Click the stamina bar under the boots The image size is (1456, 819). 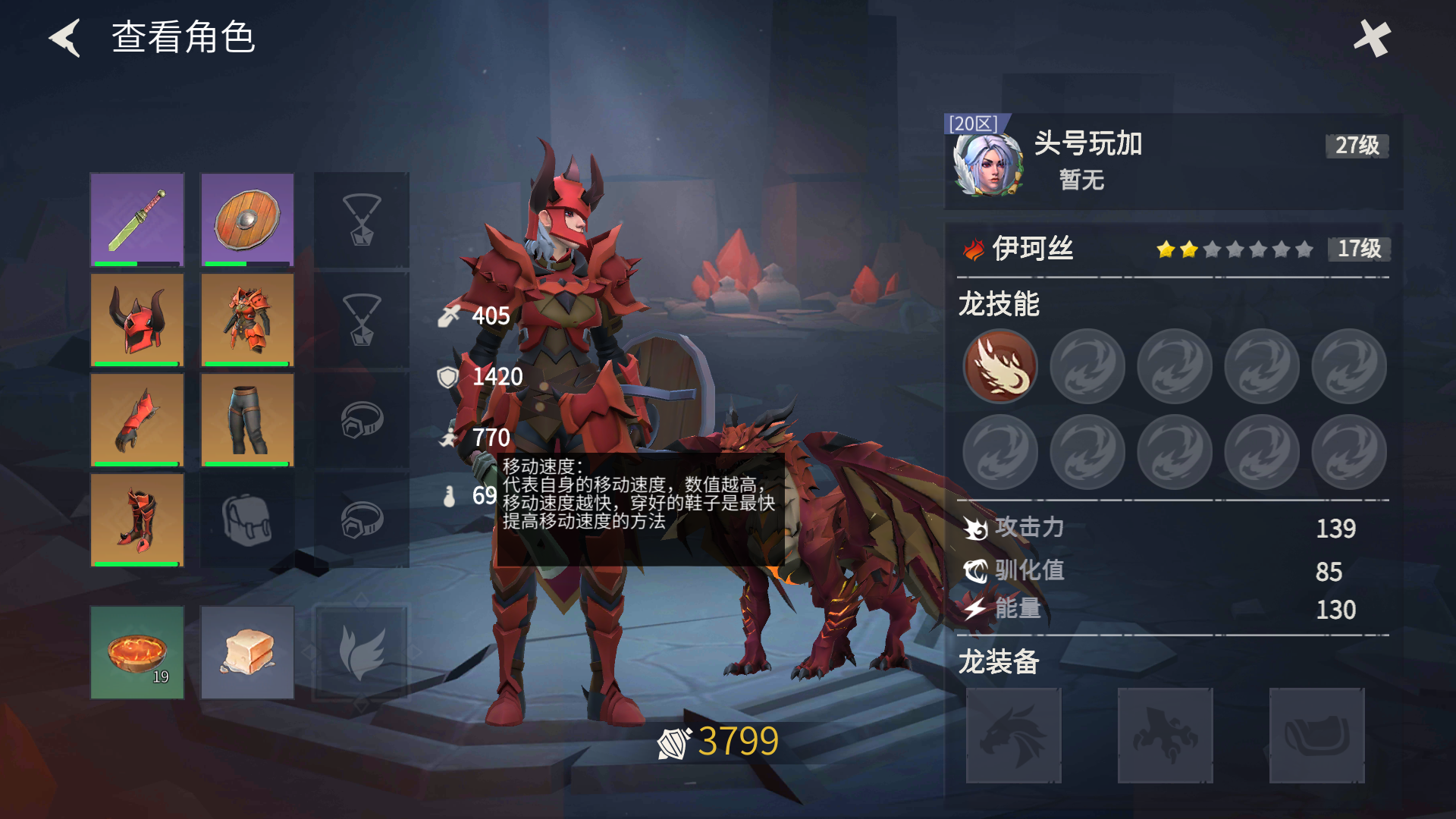pos(136,563)
